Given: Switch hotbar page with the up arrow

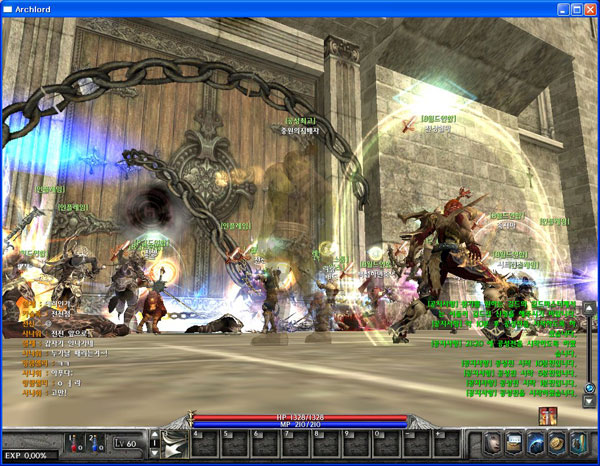Looking at the screenshot, I should 154,436.
